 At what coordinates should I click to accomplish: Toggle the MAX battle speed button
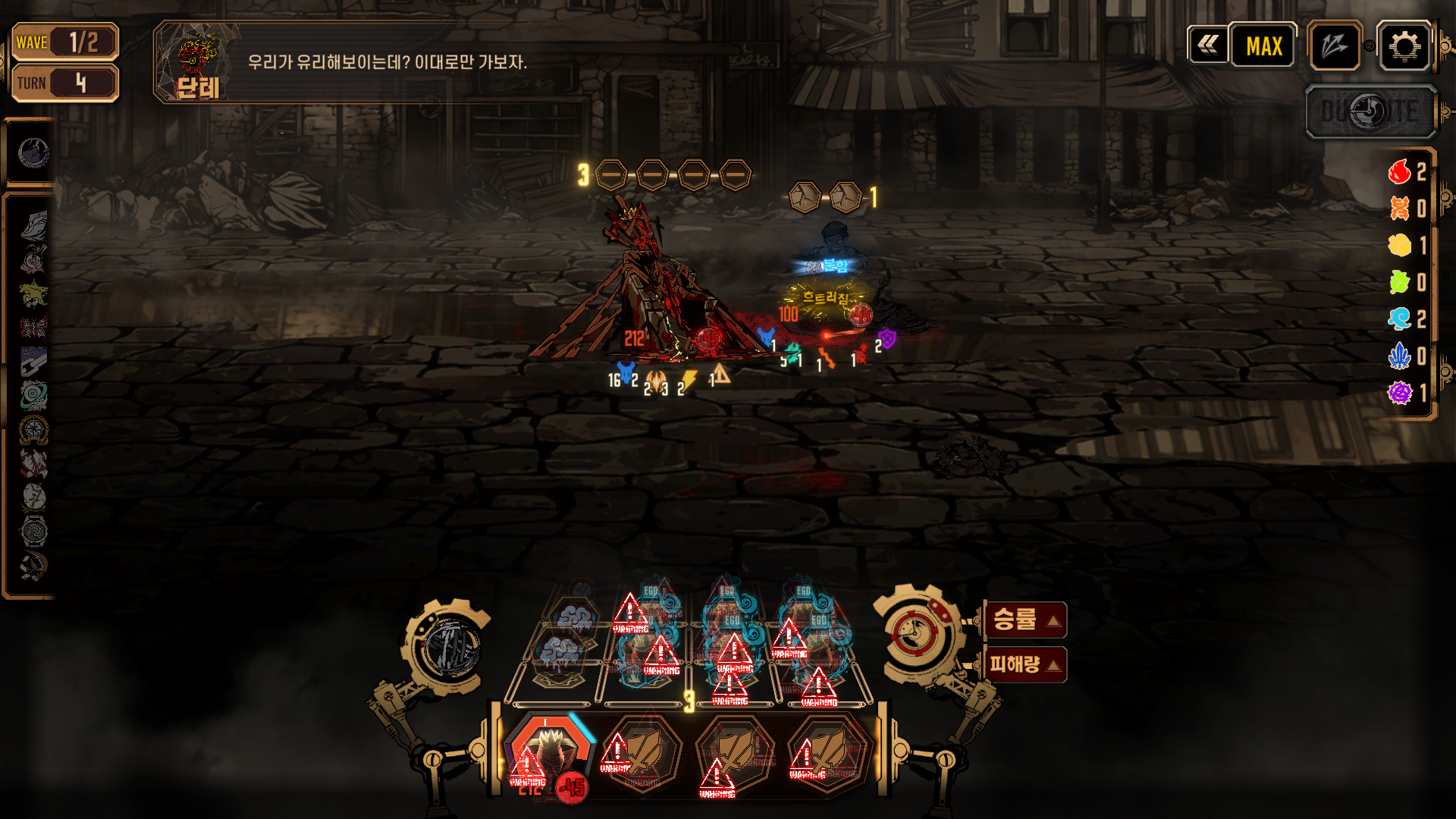pos(1263,46)
